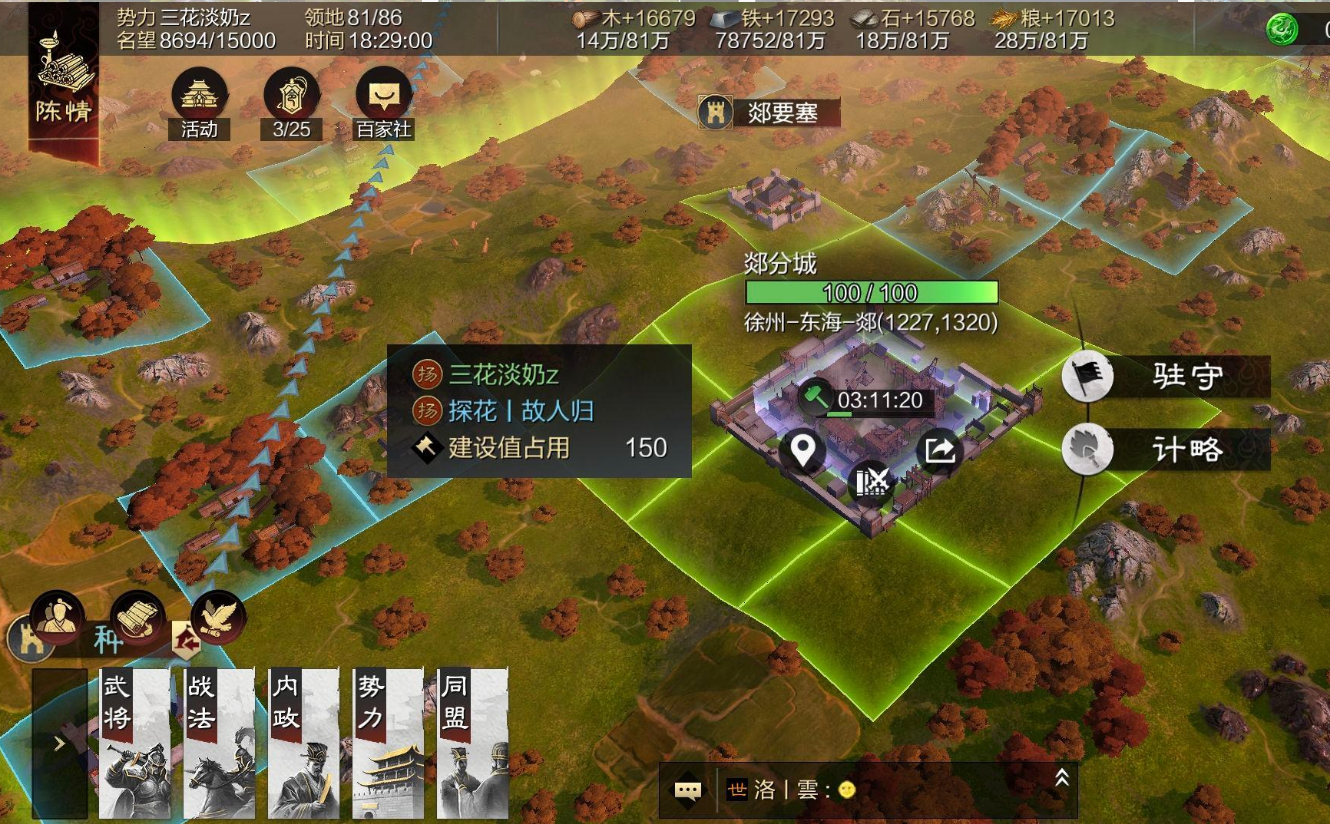Open the 战法 tactics card
Image resolution: width=1330 pixels, height=824 pixels.
[x=219, y=743]
